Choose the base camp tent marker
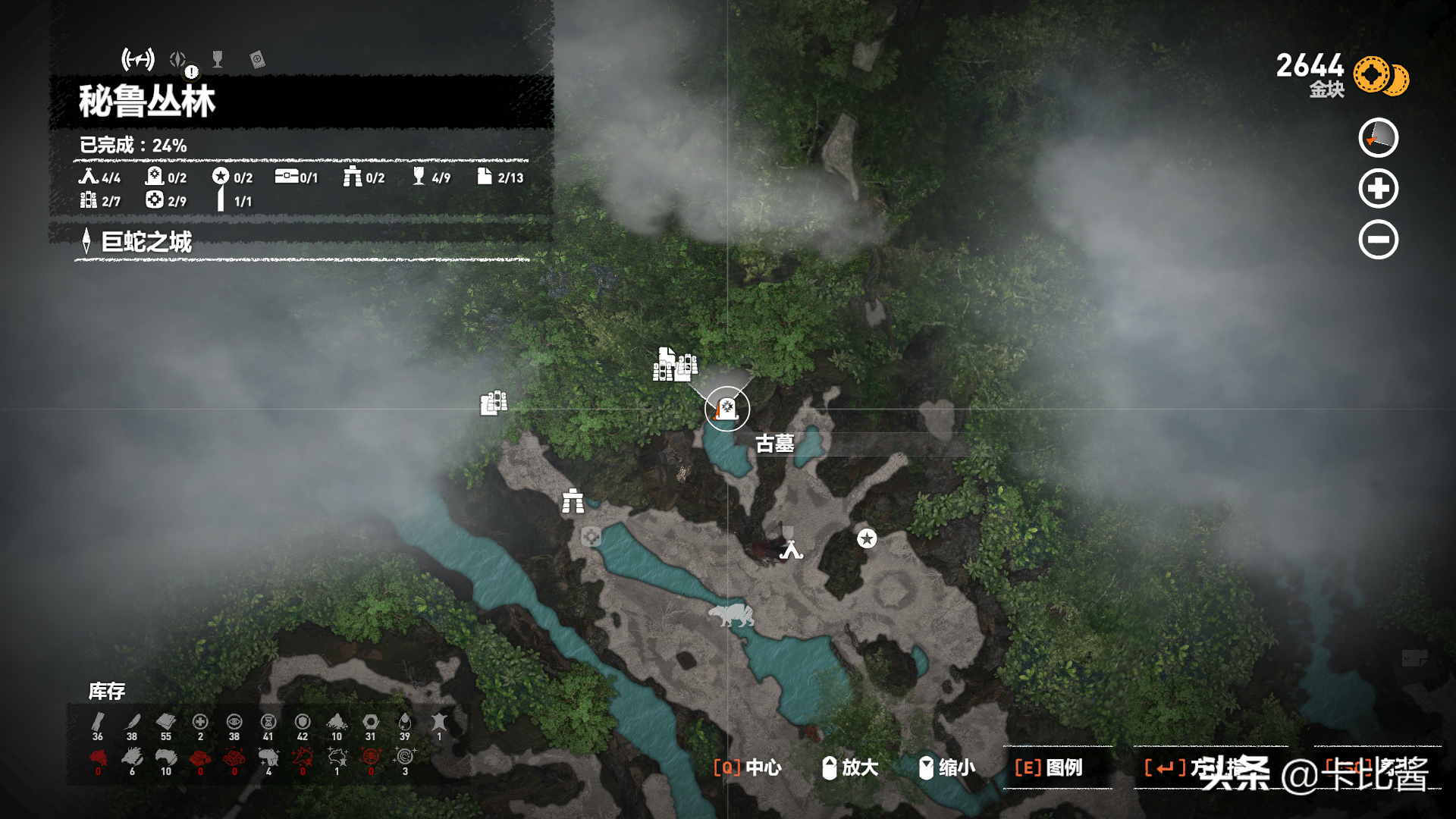Image resolution: width=1456 pixels, height=819 pixels. pos(791,549)
